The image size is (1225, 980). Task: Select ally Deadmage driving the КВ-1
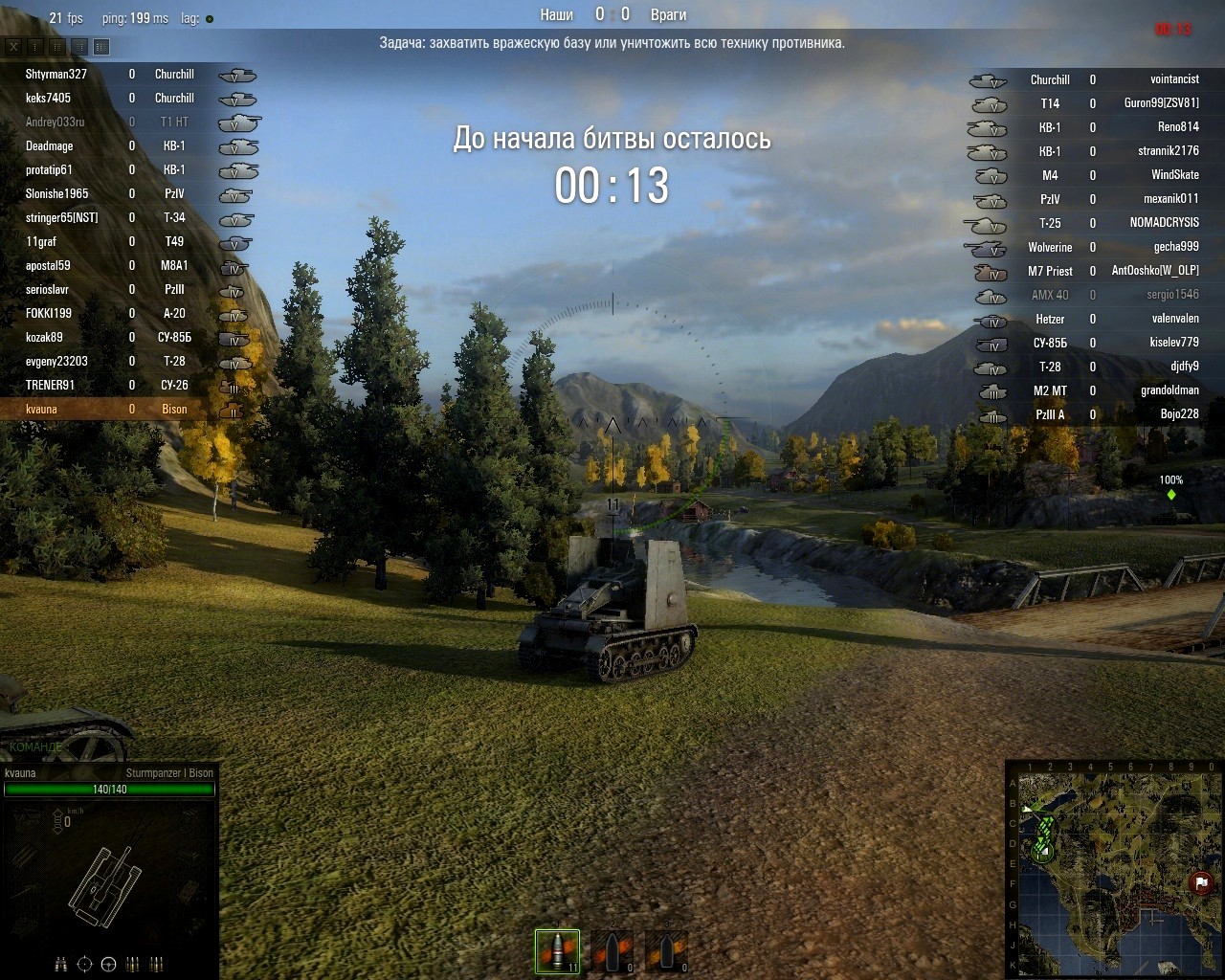point(50,145)
